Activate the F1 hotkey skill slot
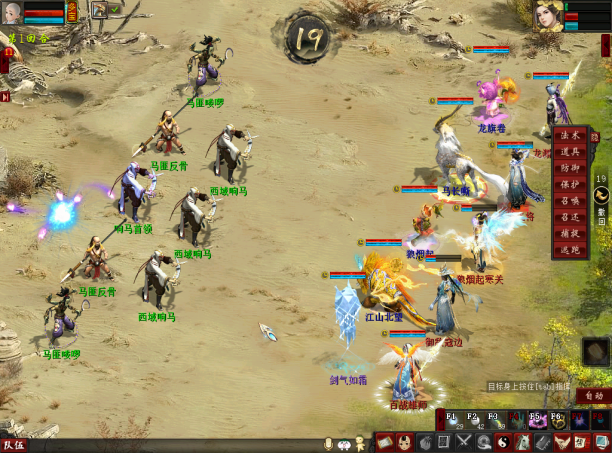Image resolution: width=613 pixels, height=454 pixels. pos(451,420)
